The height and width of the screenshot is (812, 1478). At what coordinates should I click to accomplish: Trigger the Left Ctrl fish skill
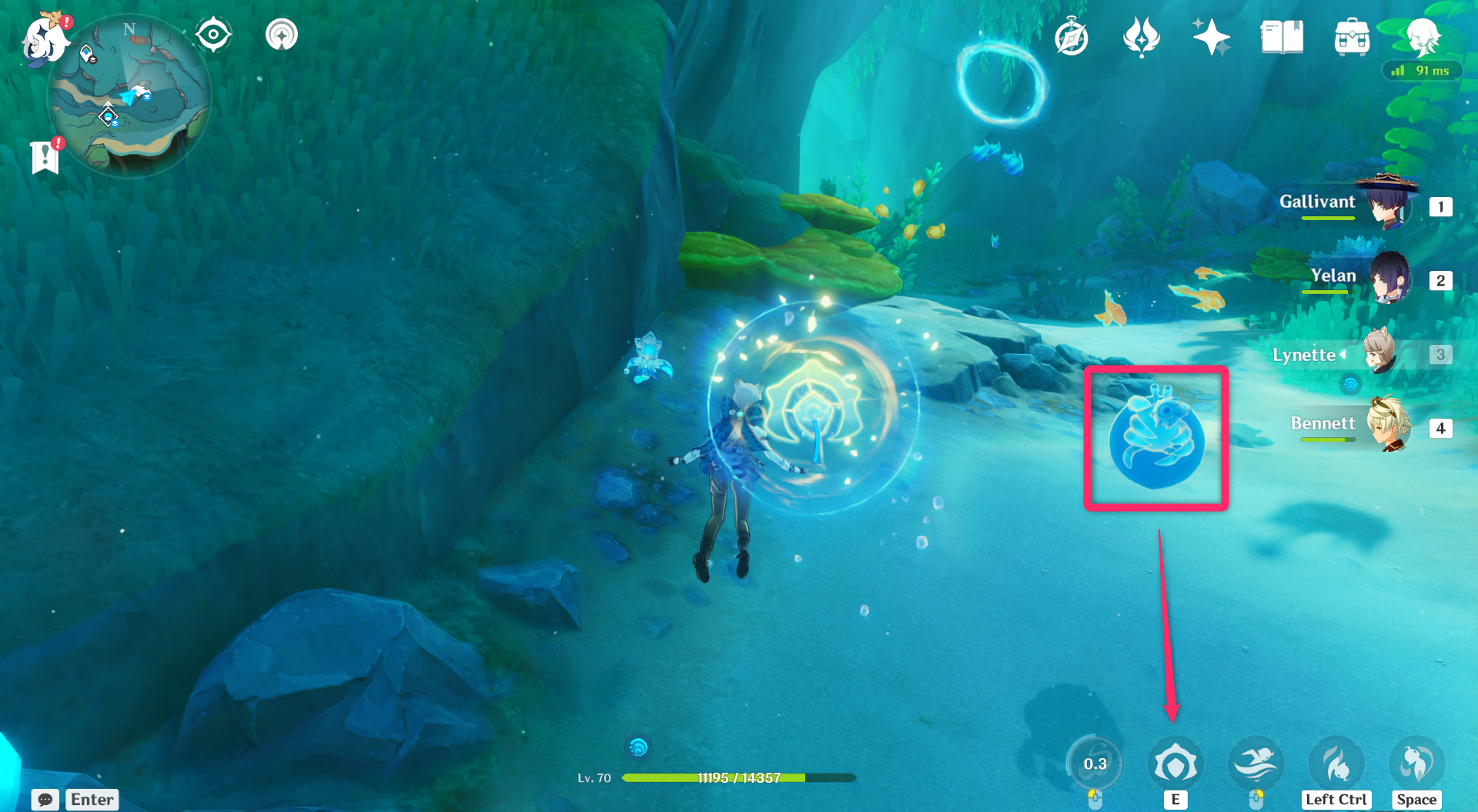coord(1336,762)
